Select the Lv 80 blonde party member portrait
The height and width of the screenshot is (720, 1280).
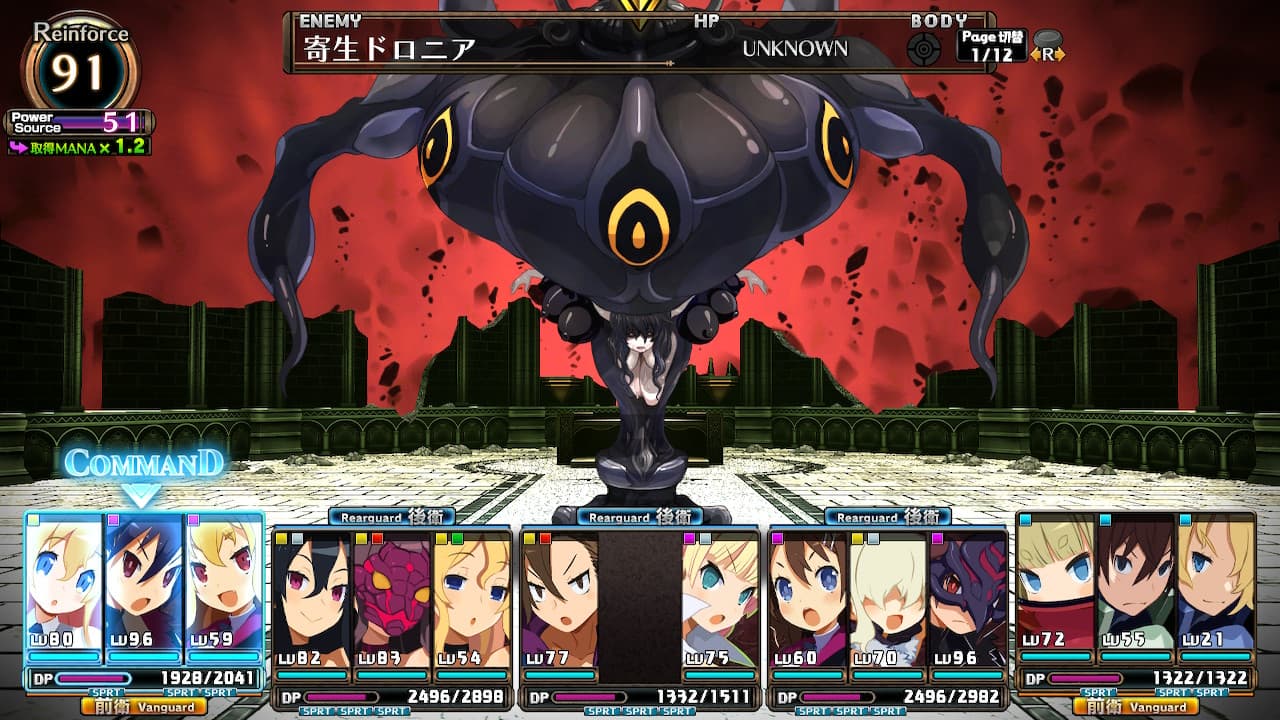pos(65,585)
